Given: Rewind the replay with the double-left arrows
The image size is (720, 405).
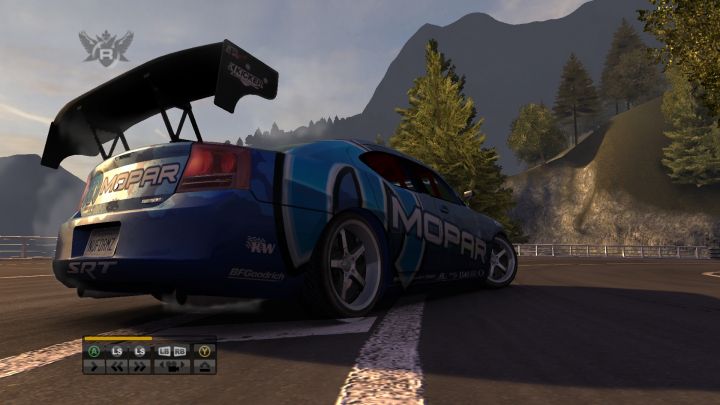Looking at the screenshot, I should pos(116,367).
